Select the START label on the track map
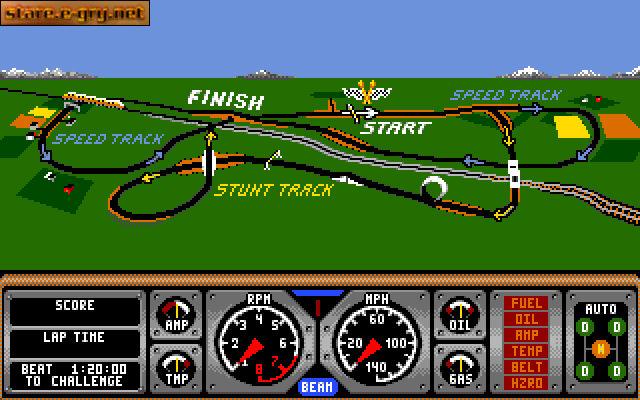640x400 pixels. (x=394, y=128)
